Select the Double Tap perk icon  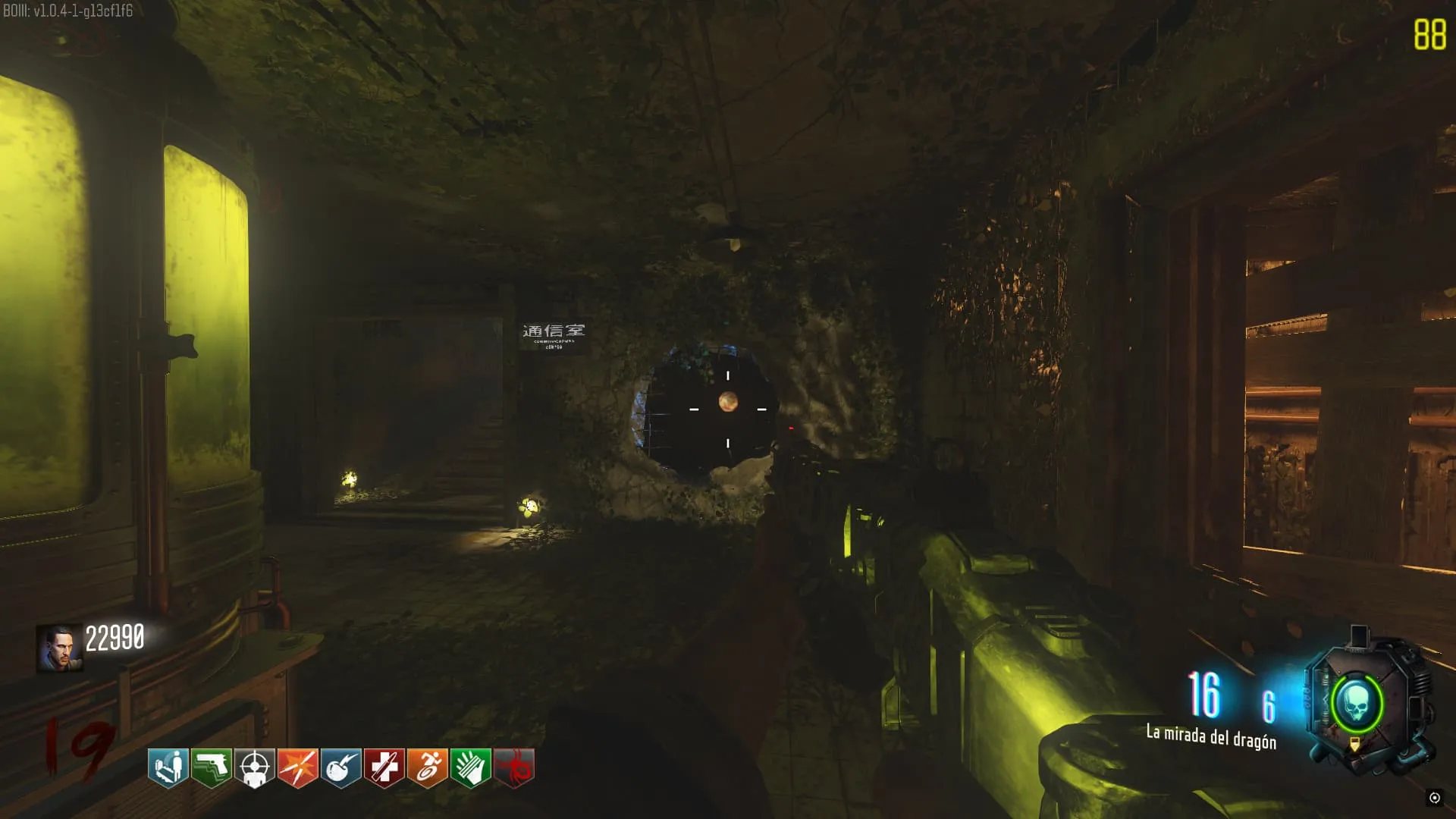coord(298,767)
